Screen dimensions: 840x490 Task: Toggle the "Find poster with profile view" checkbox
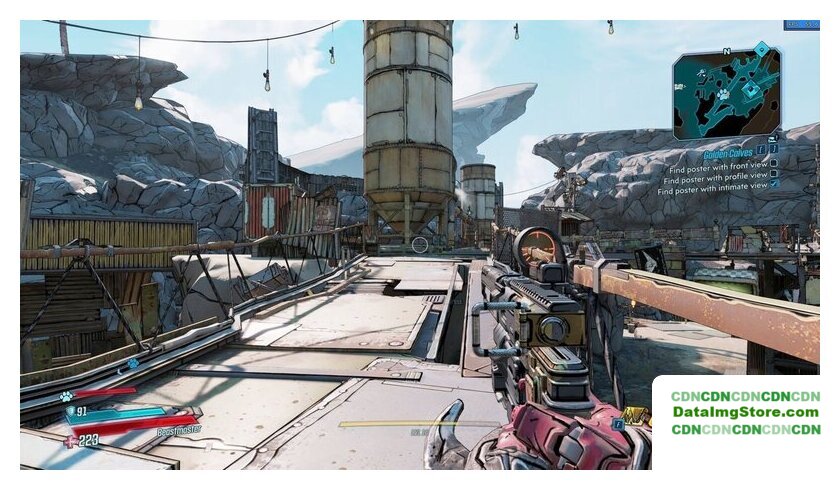[774, 174]
